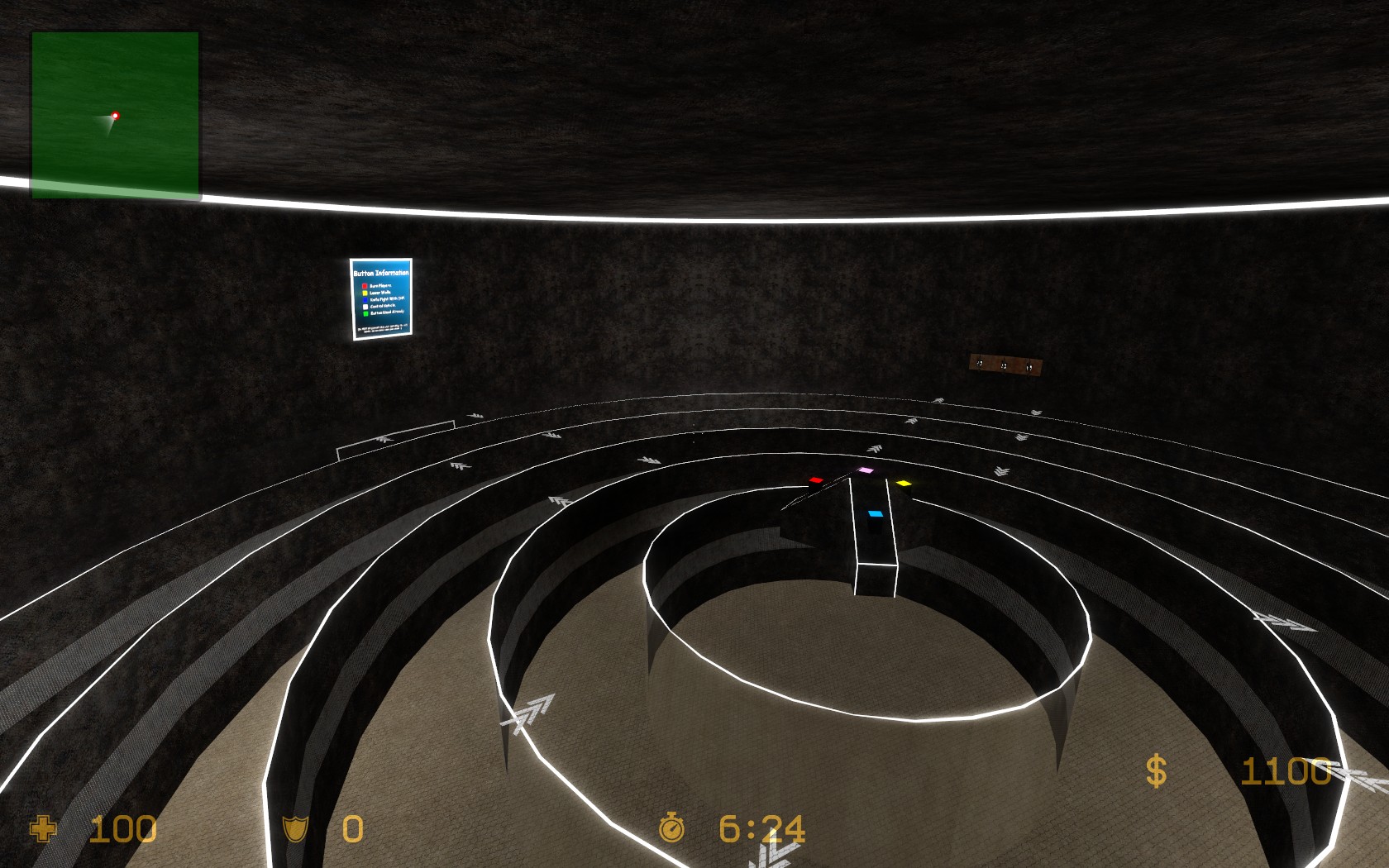Screen dimensions: 1389x868
Task: Select the armor shield icon beside the 0
Action: point(295,830)
